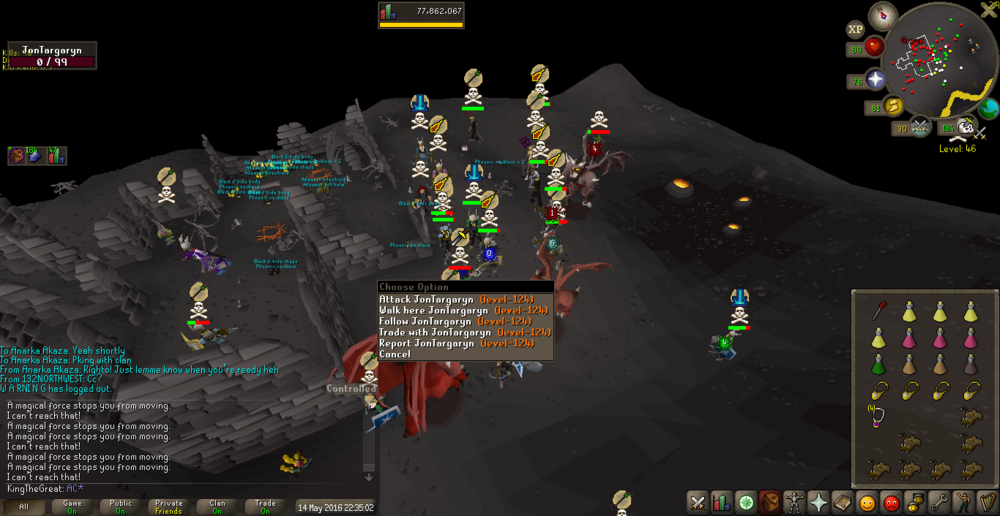Switch chat filter to All

point(24,507)
